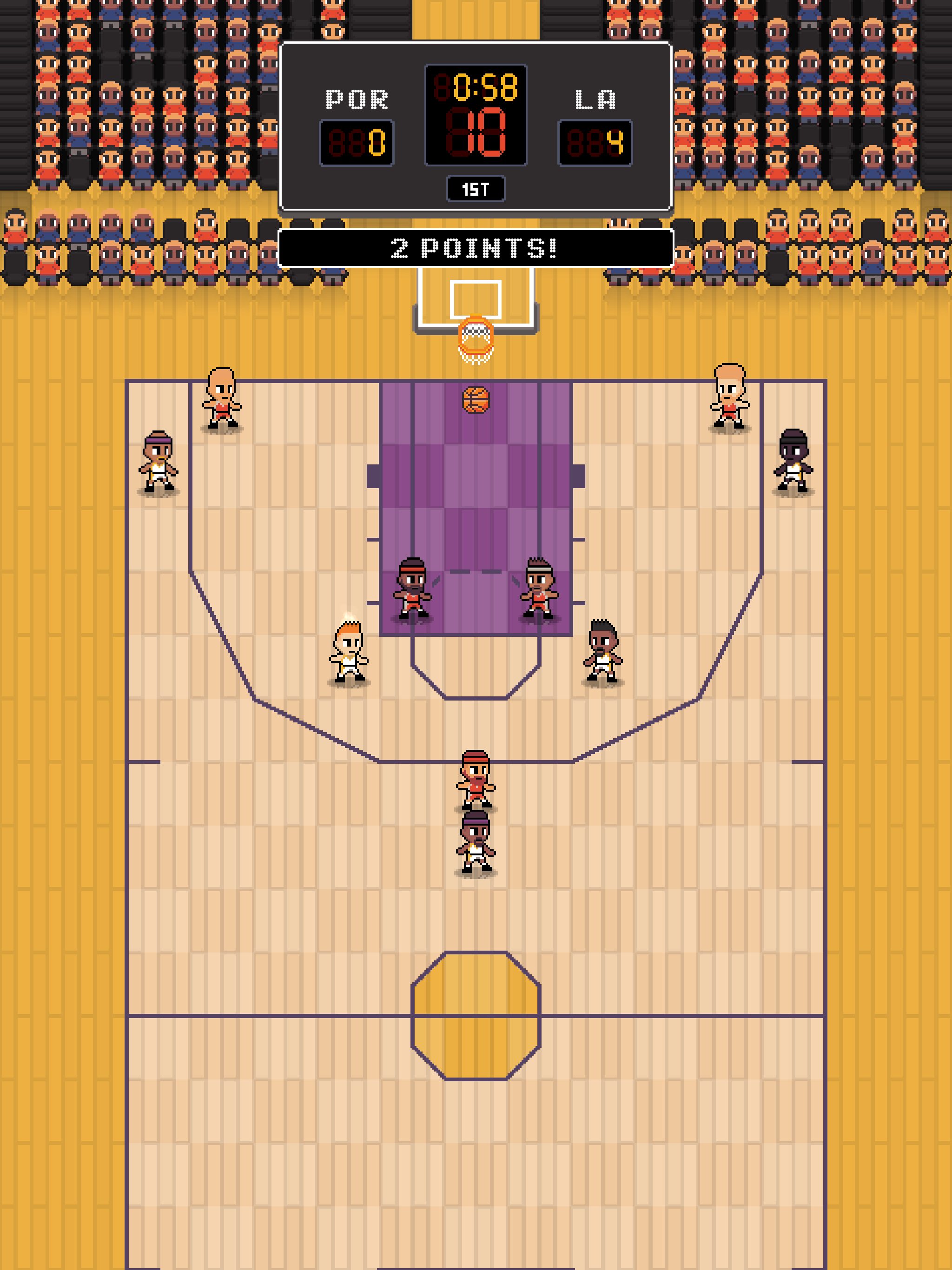Click the shot clock showing 10
The image size is (952, 1270).
[x=476, y=132]
